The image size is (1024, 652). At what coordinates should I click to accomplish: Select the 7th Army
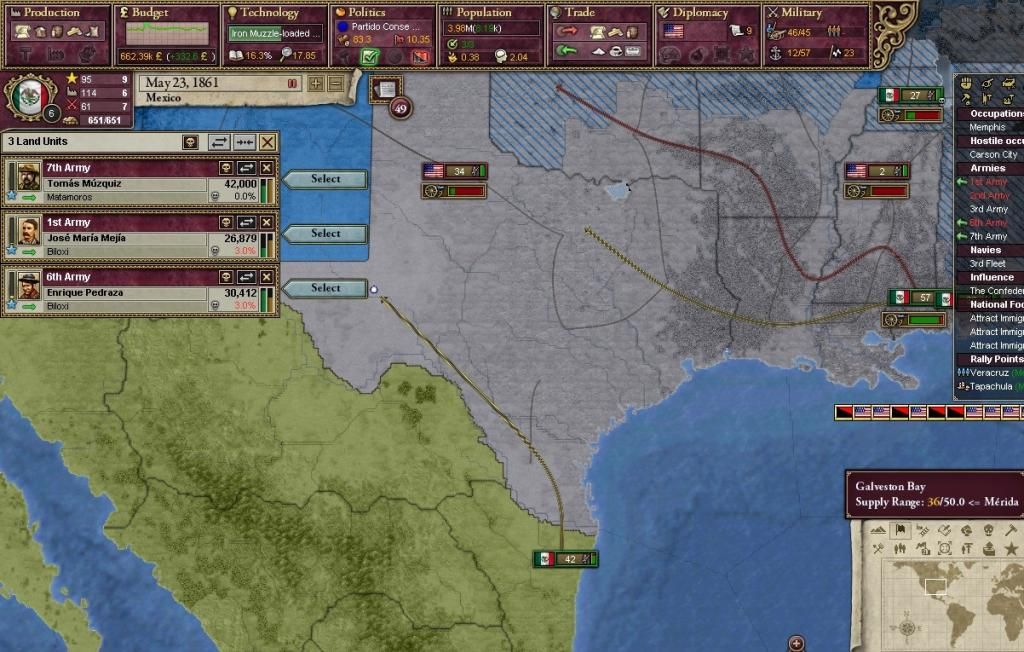pos(325,179)
